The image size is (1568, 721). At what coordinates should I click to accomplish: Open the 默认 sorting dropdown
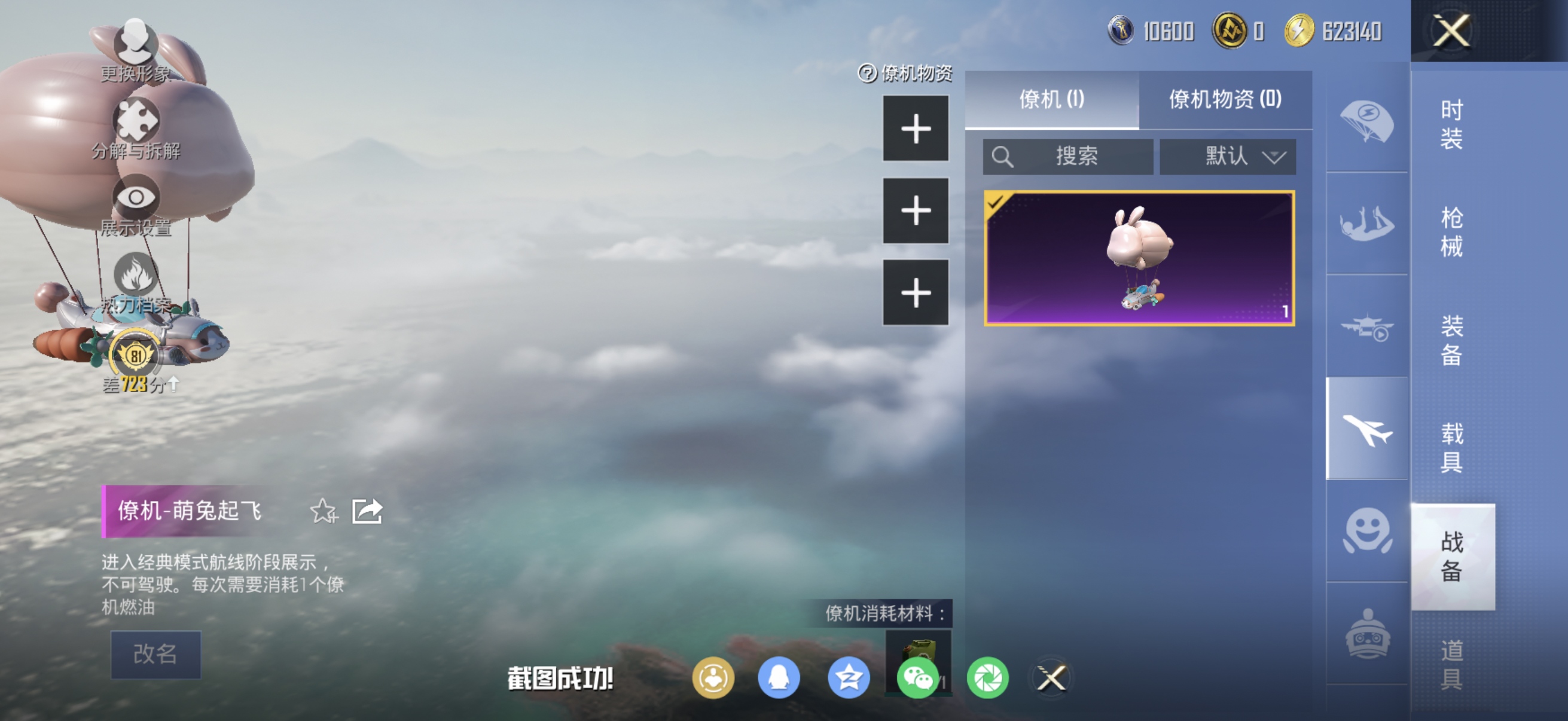coord(1228,157)
